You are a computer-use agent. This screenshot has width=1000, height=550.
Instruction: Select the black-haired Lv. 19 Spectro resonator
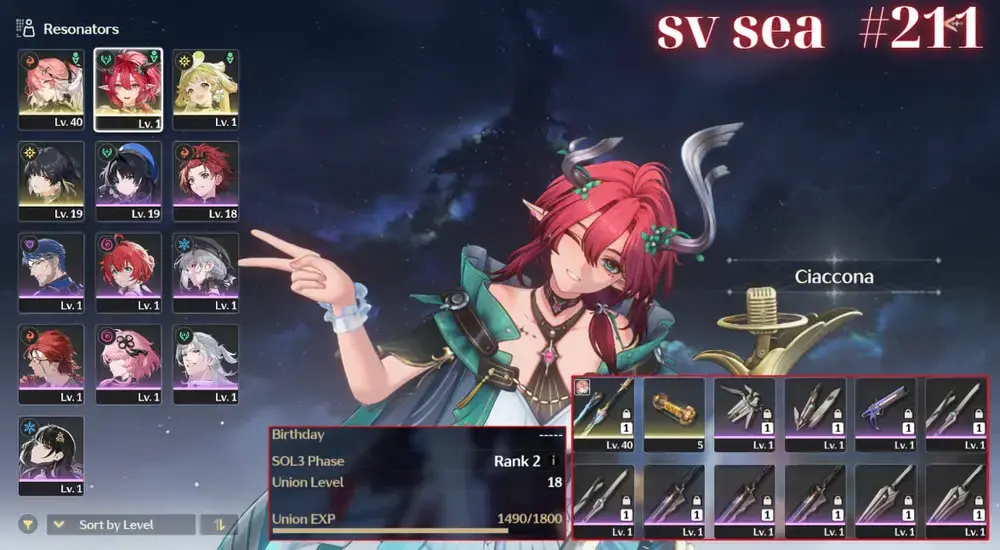click(51, 182)
